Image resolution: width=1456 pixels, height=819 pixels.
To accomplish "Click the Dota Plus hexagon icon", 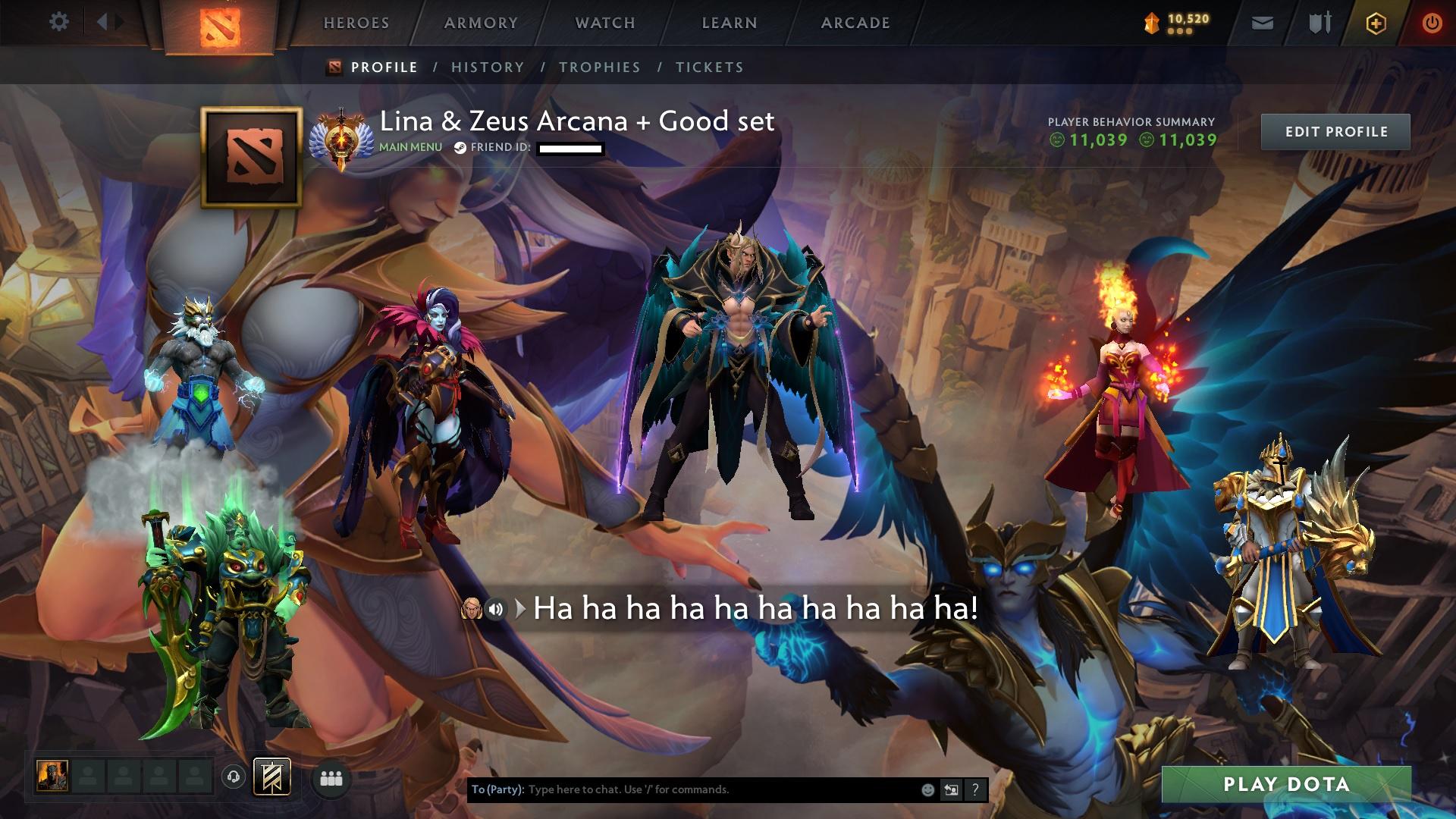I will [x=1378, y=23].
